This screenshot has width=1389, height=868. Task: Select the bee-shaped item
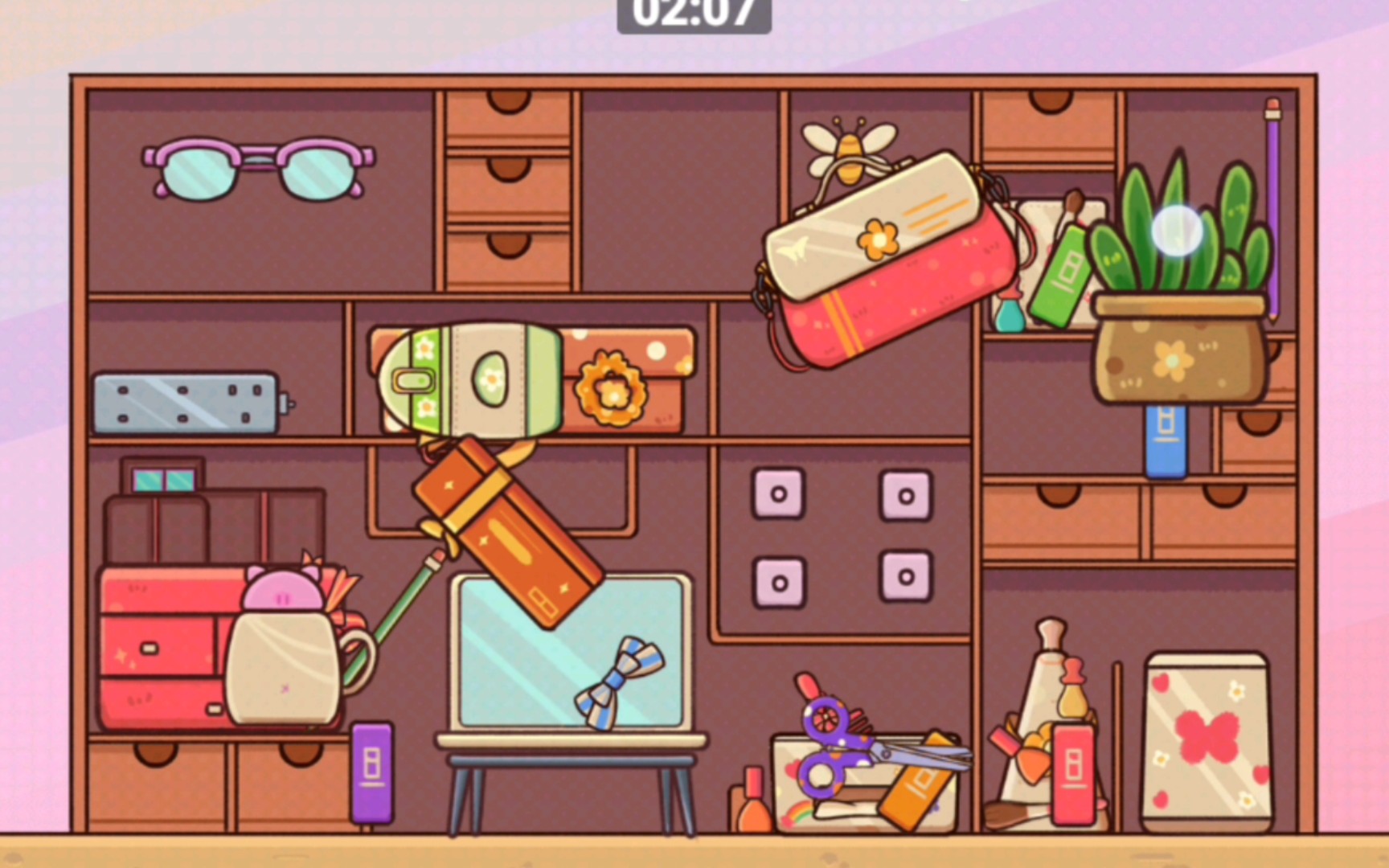tap(849, 145)
